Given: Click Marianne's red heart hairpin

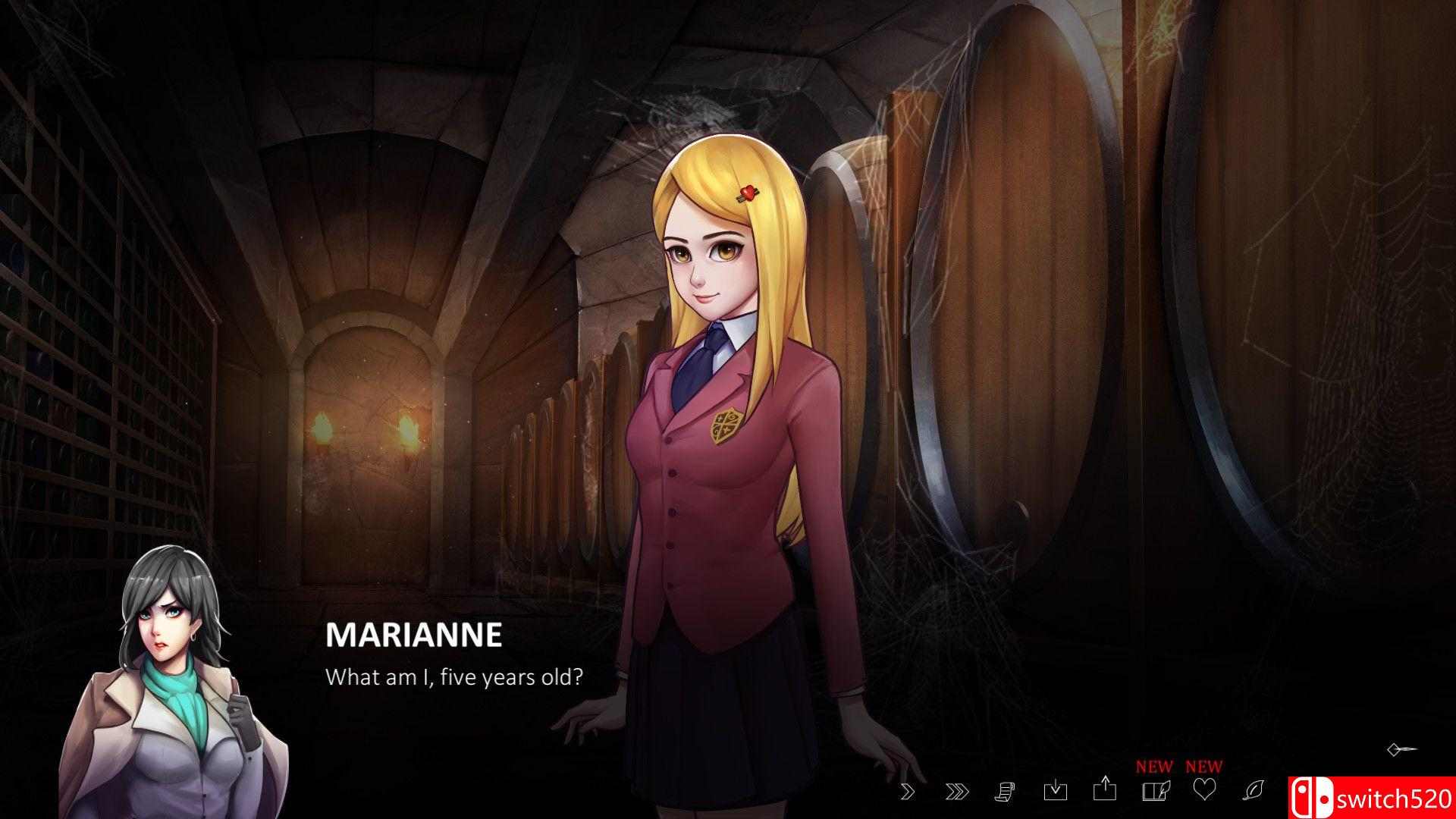Looking at the screenshot, I should (x=748, y=192).
